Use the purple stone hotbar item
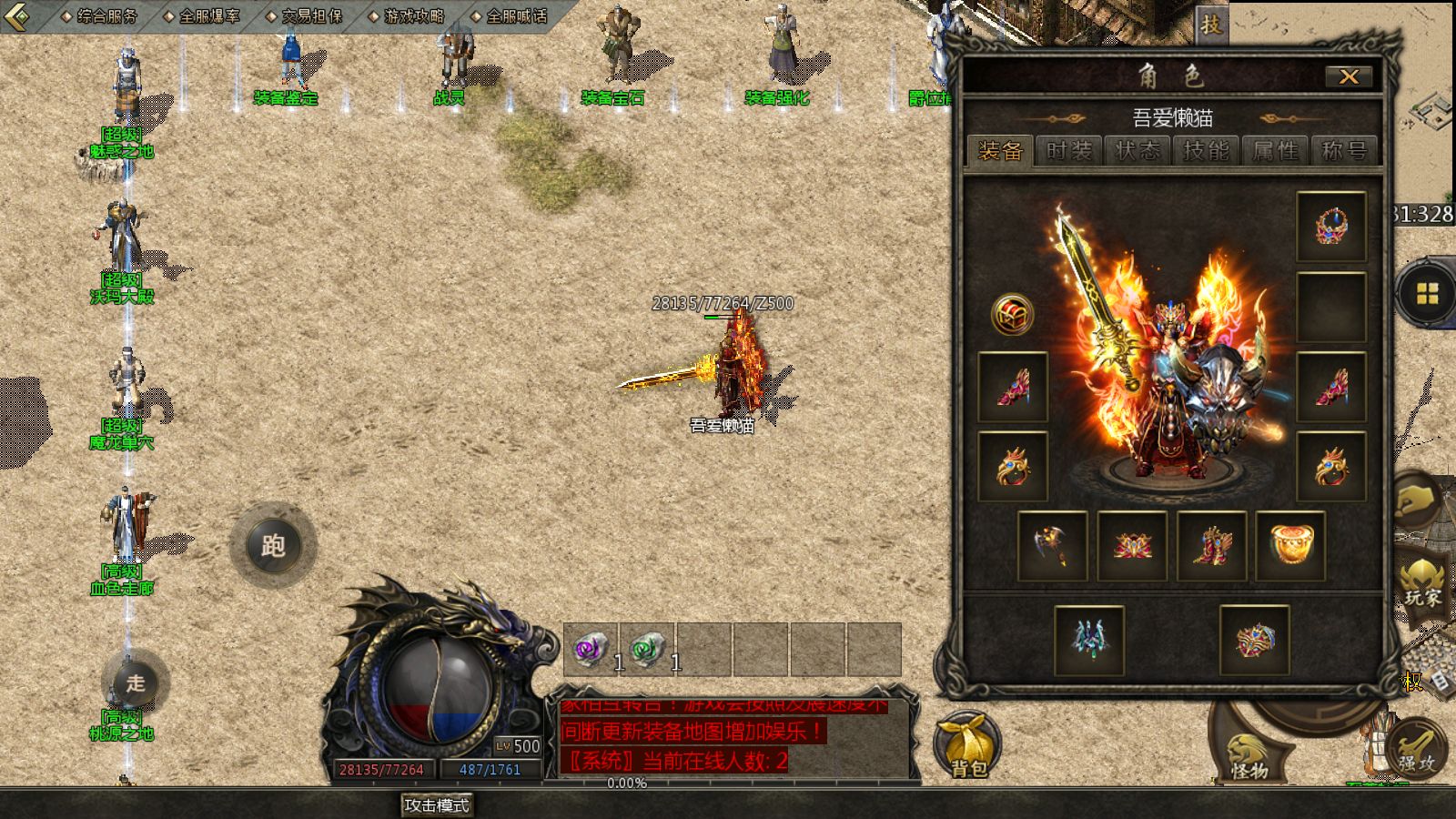 click(x=591, y=650)
